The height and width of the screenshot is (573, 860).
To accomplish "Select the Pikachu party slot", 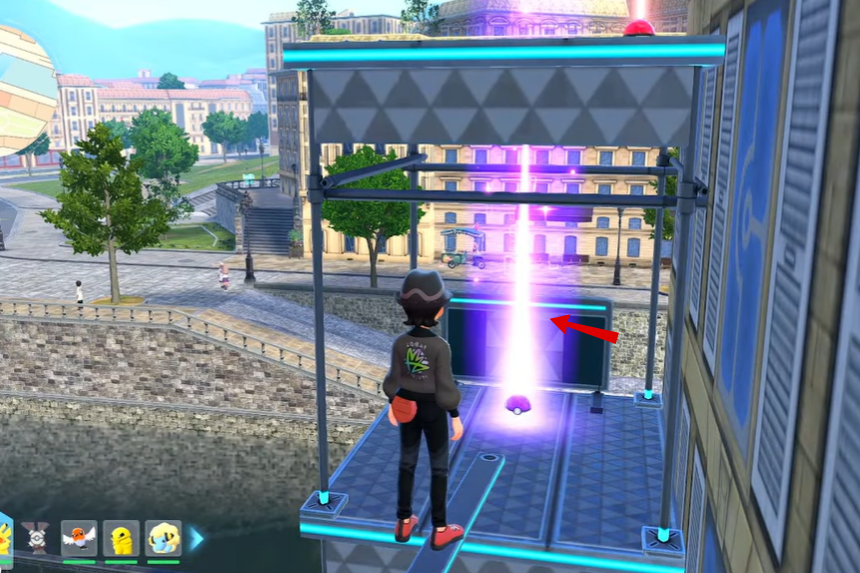I will (5, 538).
